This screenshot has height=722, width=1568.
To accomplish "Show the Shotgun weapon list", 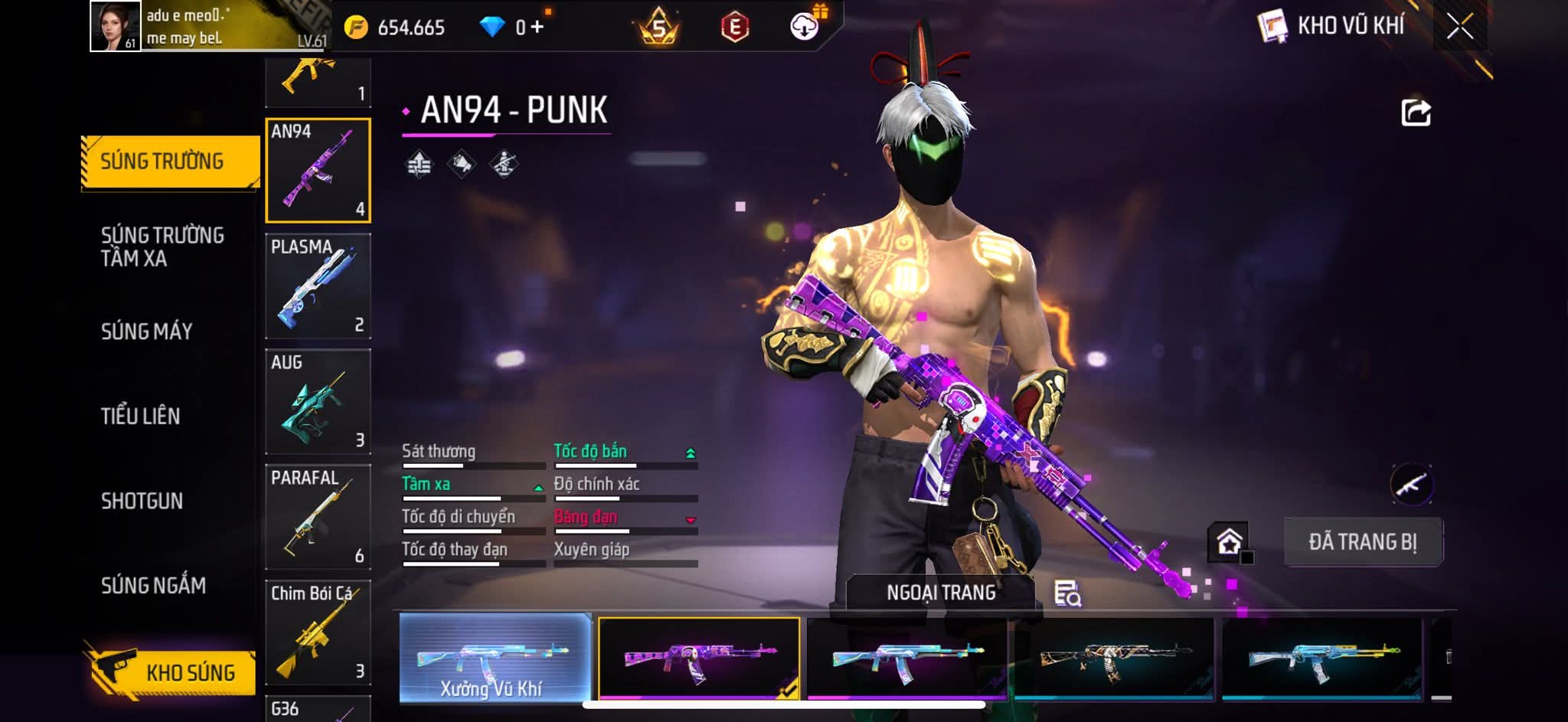I will tap(142, 501).
